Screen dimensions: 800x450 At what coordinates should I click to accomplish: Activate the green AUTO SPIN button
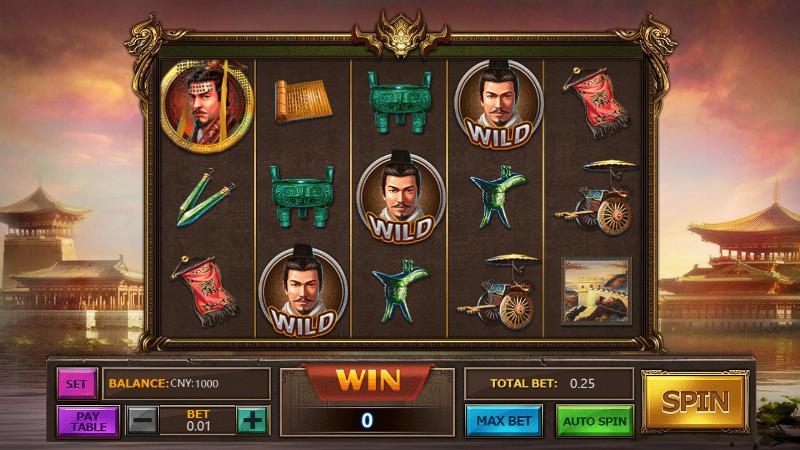pyautogui.click(x=594, y=420)
